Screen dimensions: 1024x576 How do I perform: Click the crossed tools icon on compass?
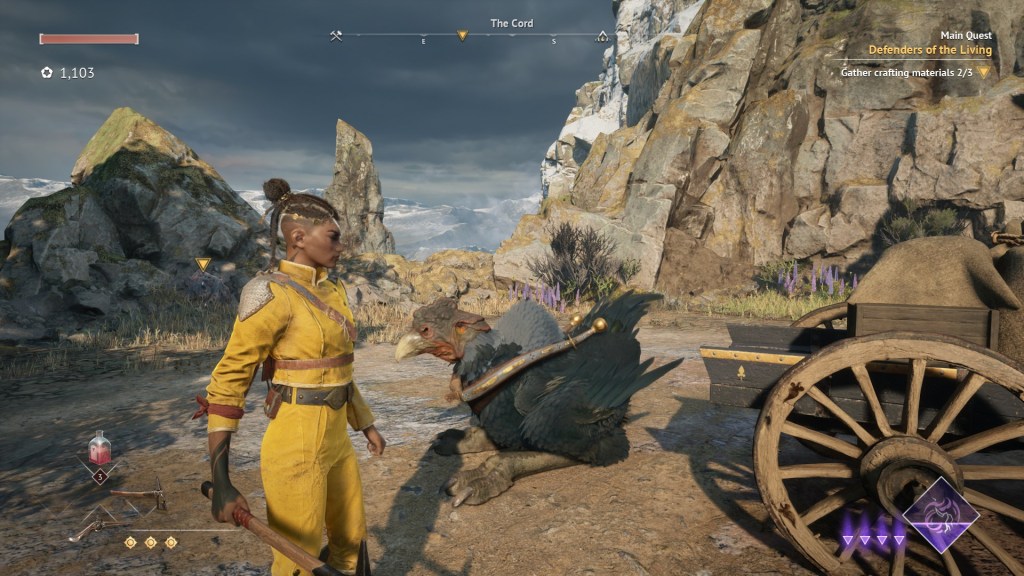(336, 37)
